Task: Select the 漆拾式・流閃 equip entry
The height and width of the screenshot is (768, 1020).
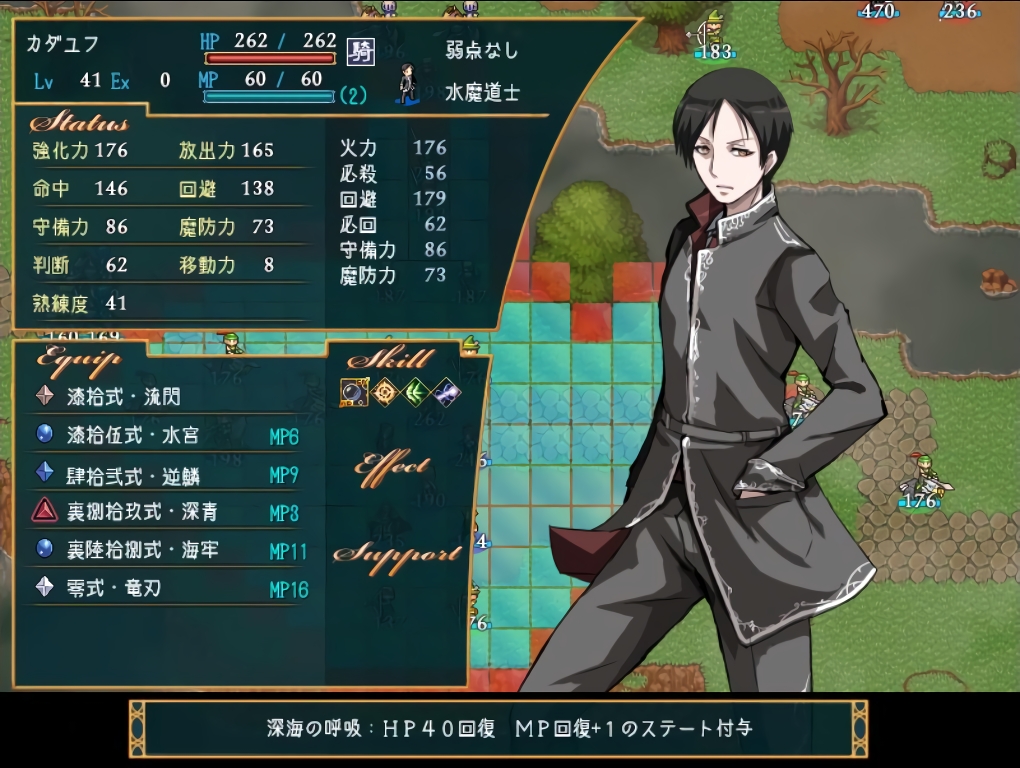Action: pyautogui.click(x=123, y=397)
